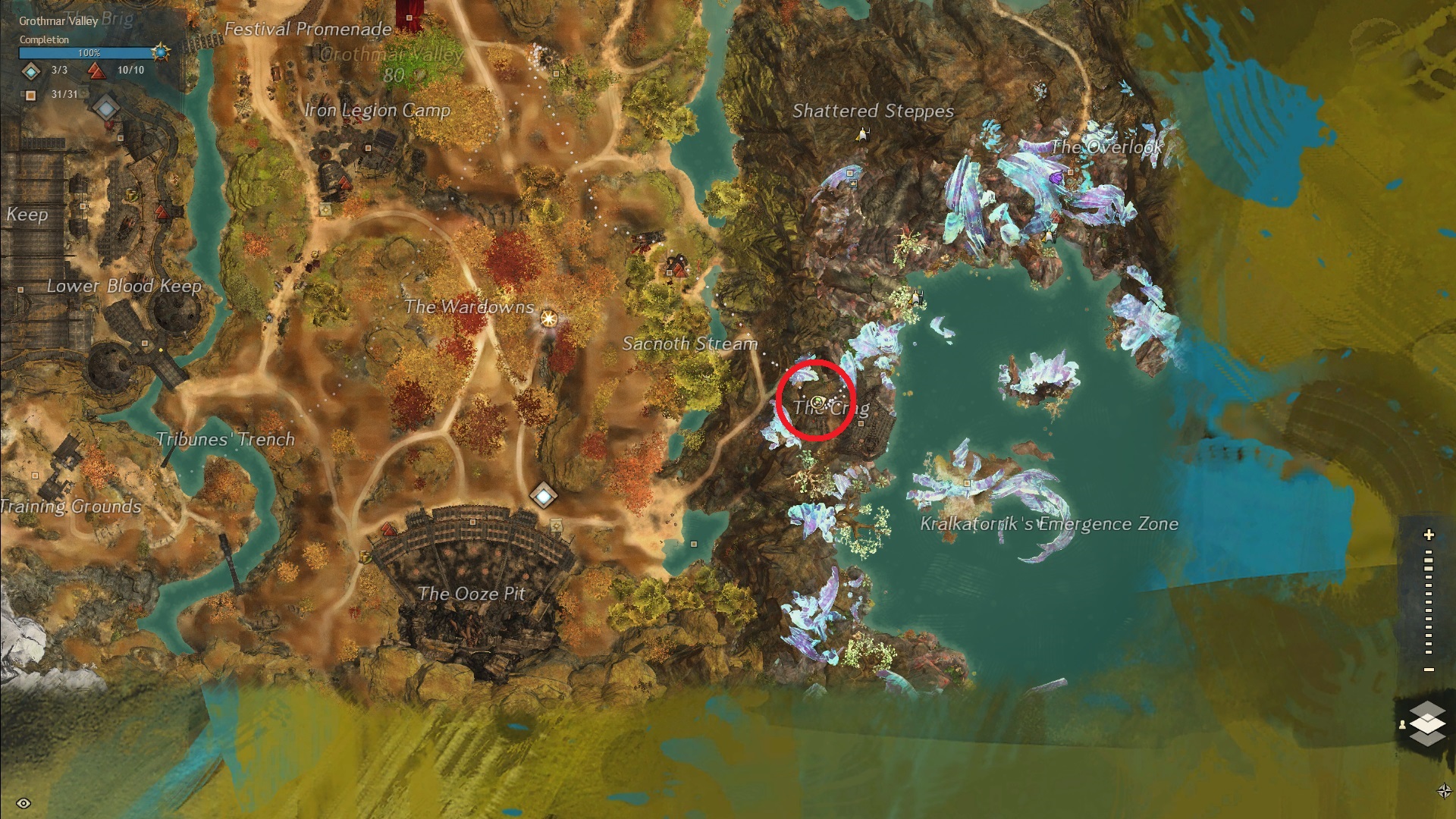Zoom out with the map minus button
Viewport: 1456px width, 819px height.
(x=1429, y=670)
